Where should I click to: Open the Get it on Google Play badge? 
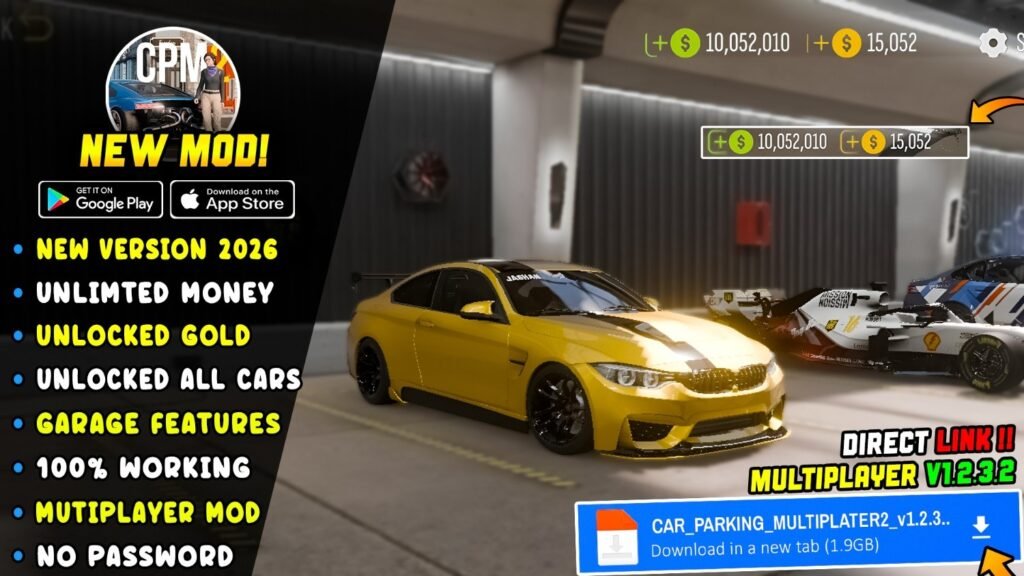[100, 198]
